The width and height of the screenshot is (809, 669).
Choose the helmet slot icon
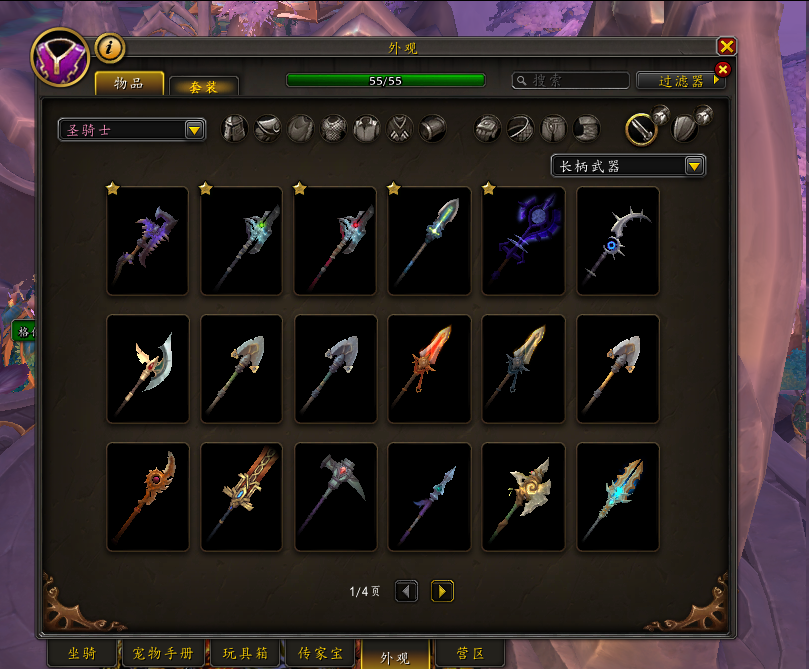[235, 128]
